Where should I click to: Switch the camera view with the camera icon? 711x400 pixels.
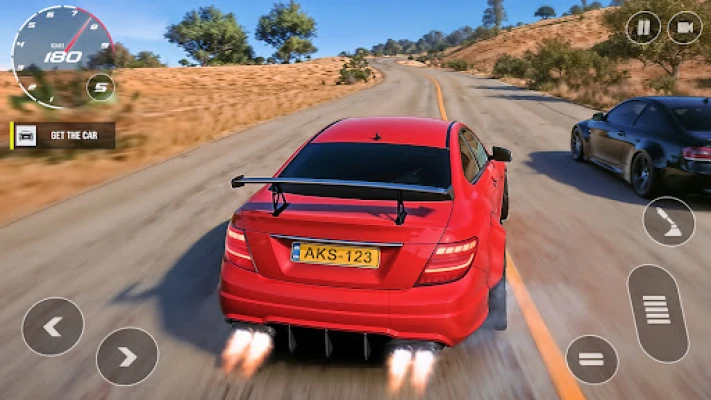point(685,27)
